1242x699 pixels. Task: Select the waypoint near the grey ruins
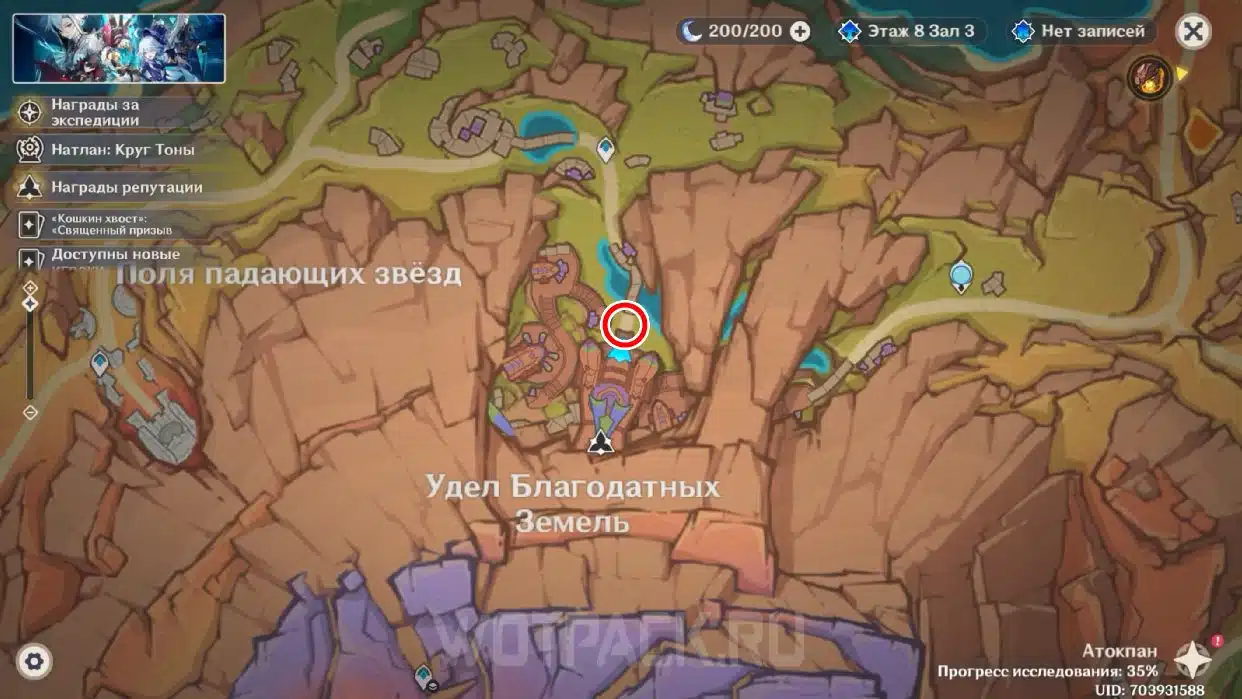coord(100,362)
